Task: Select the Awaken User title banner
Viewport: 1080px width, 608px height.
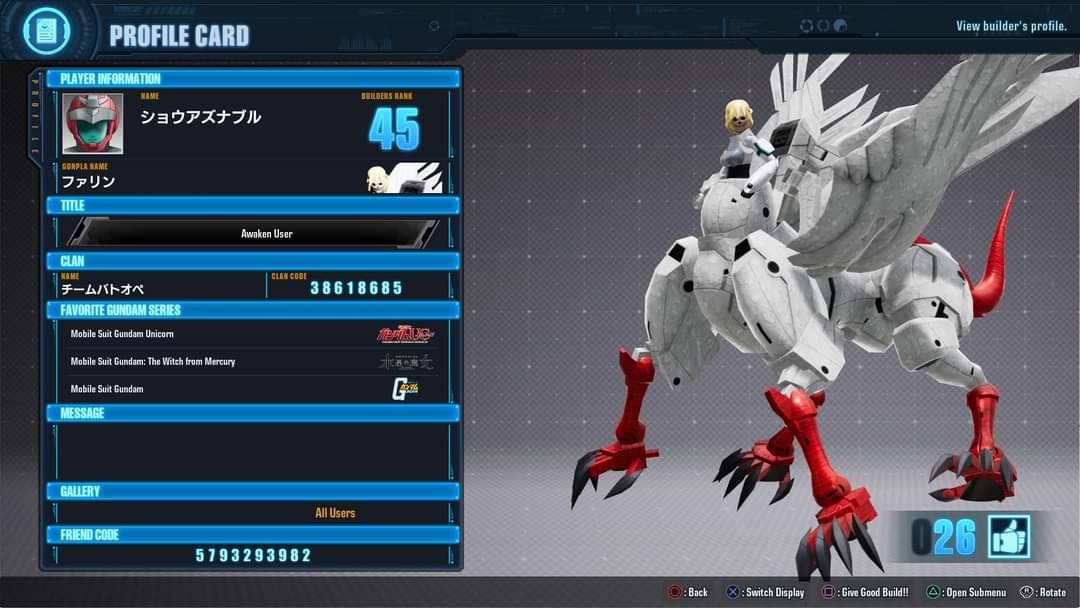Action: click(x=253, y=233)
